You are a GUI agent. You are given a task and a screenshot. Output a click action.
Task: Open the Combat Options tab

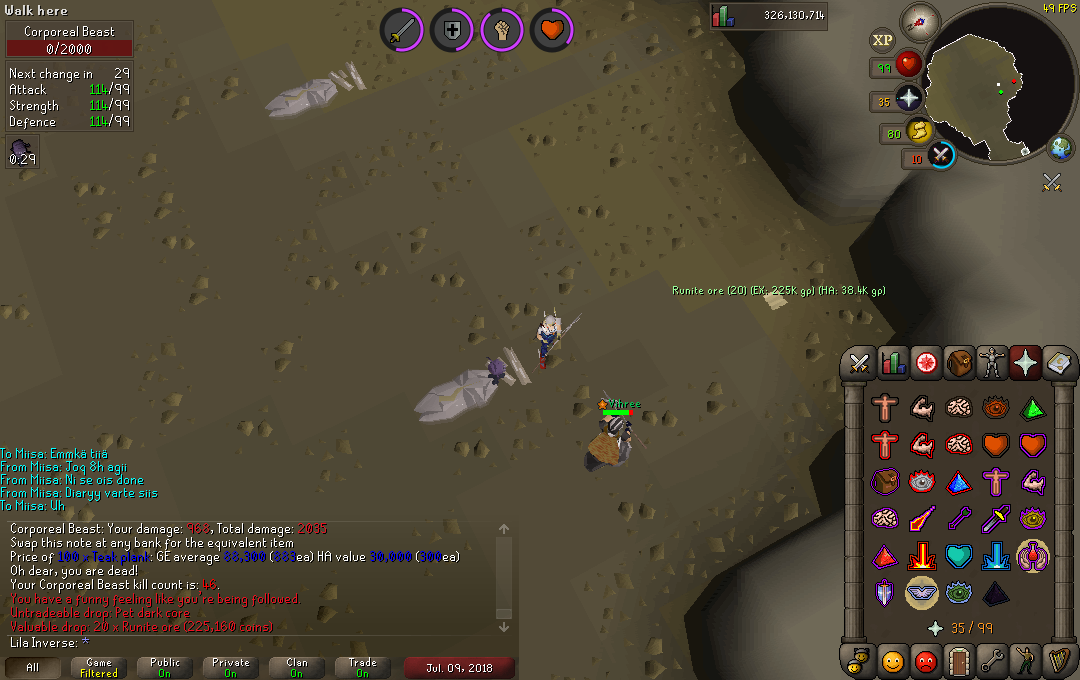[858, 364]
